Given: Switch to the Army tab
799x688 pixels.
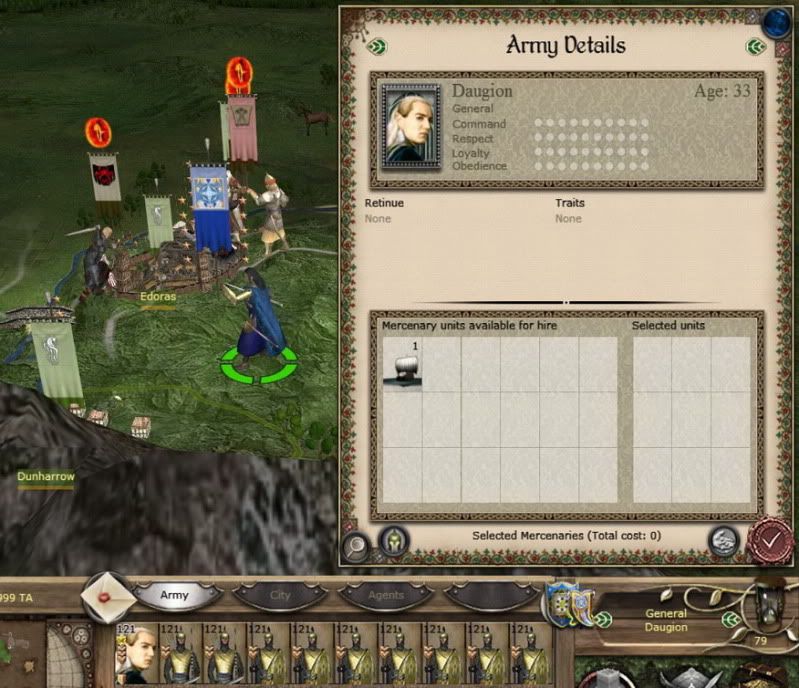Looking at the screenshot, I should [175, 595].
